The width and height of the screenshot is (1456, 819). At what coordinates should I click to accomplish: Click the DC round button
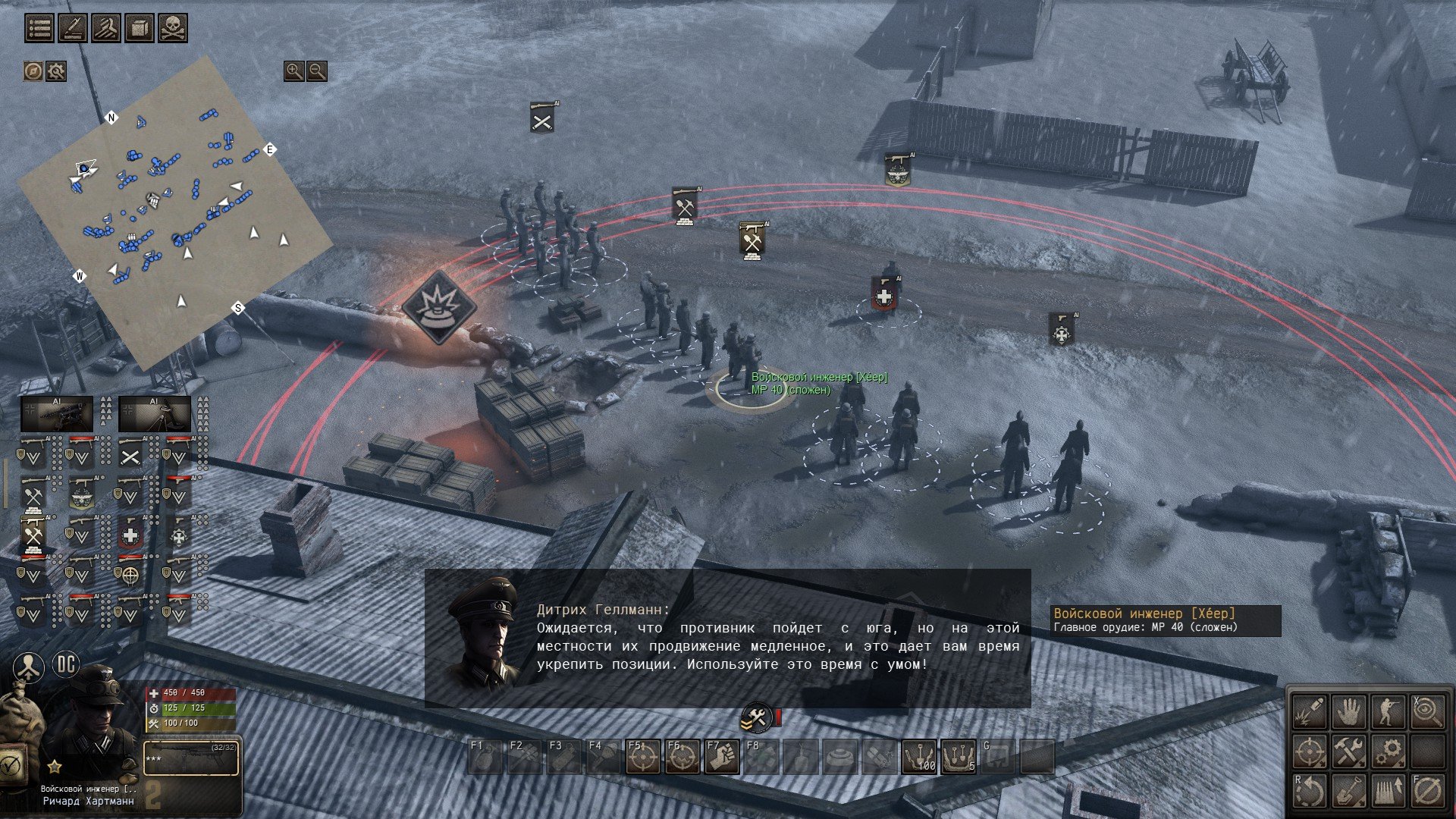67,665
